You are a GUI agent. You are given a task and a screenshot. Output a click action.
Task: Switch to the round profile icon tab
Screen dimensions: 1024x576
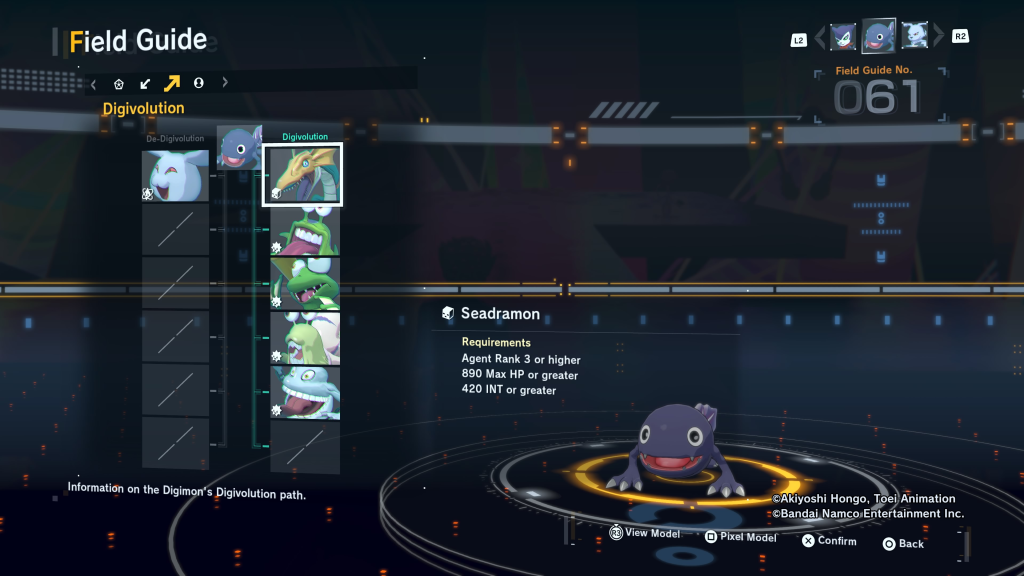coord(198,84)
